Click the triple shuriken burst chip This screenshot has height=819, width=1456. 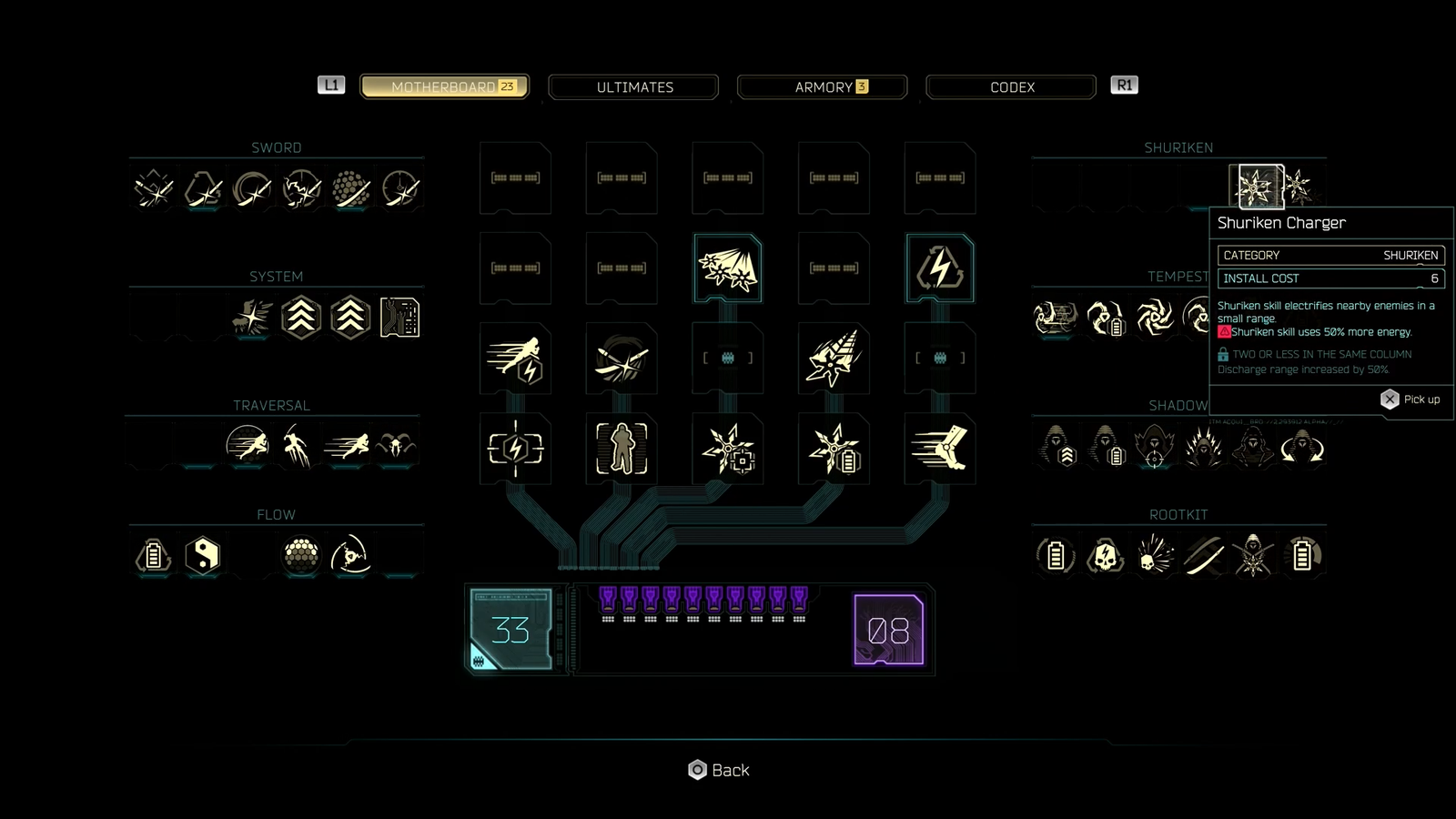[x=727, y=268]
